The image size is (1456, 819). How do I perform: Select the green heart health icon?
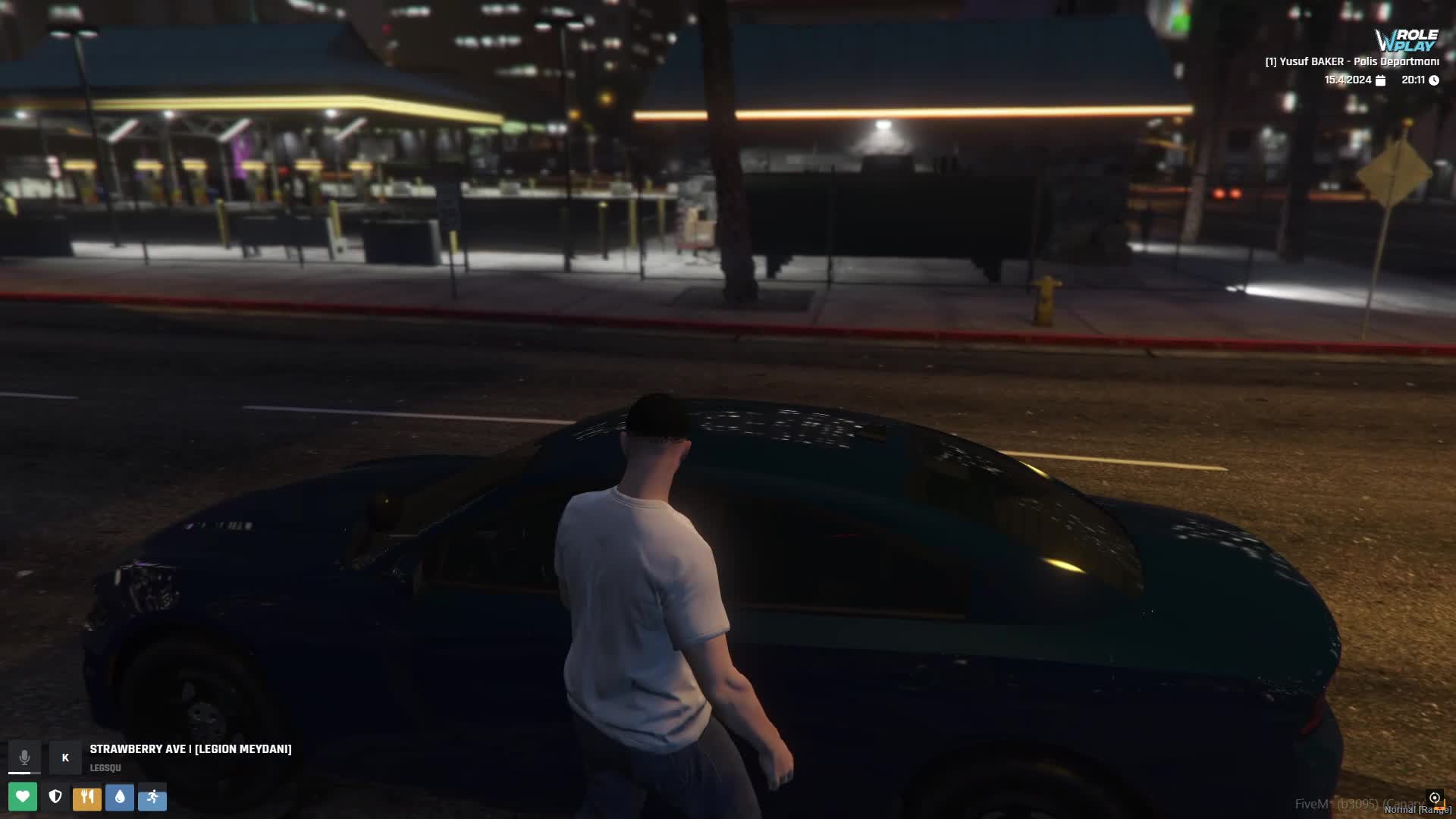(x=23, y=796)
